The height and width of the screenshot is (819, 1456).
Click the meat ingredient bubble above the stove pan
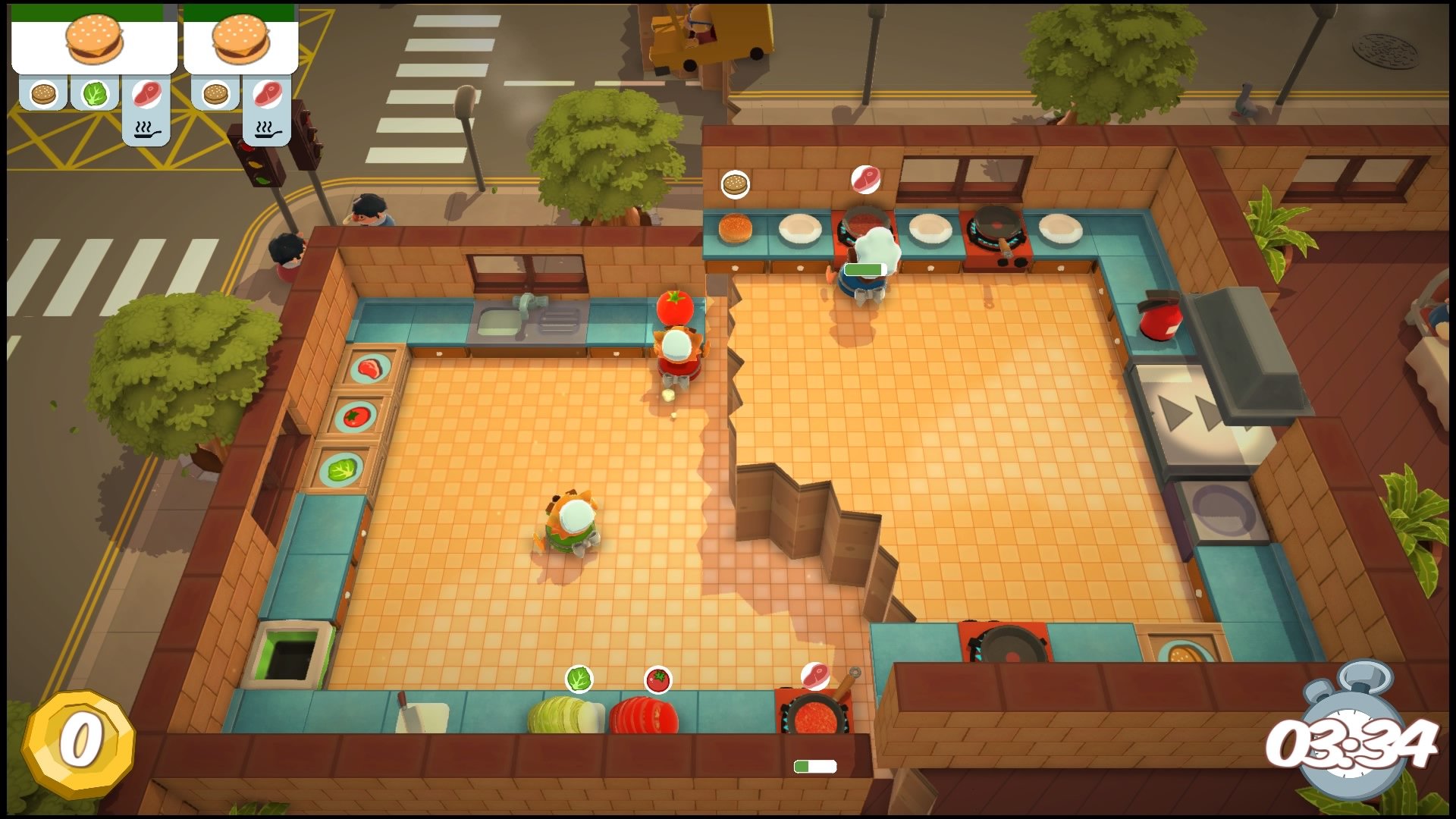click(814, 676)
